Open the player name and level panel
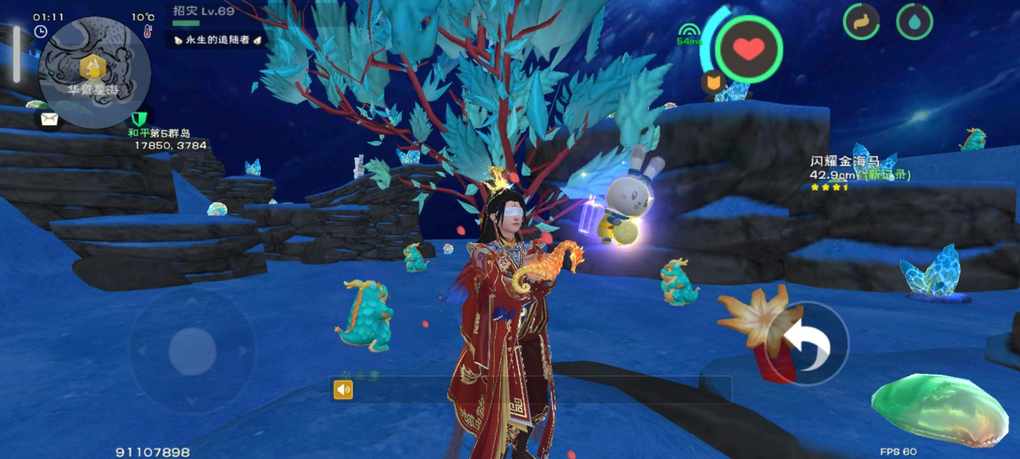This screenshot has height=459, width=1020. tap(204, 11)
